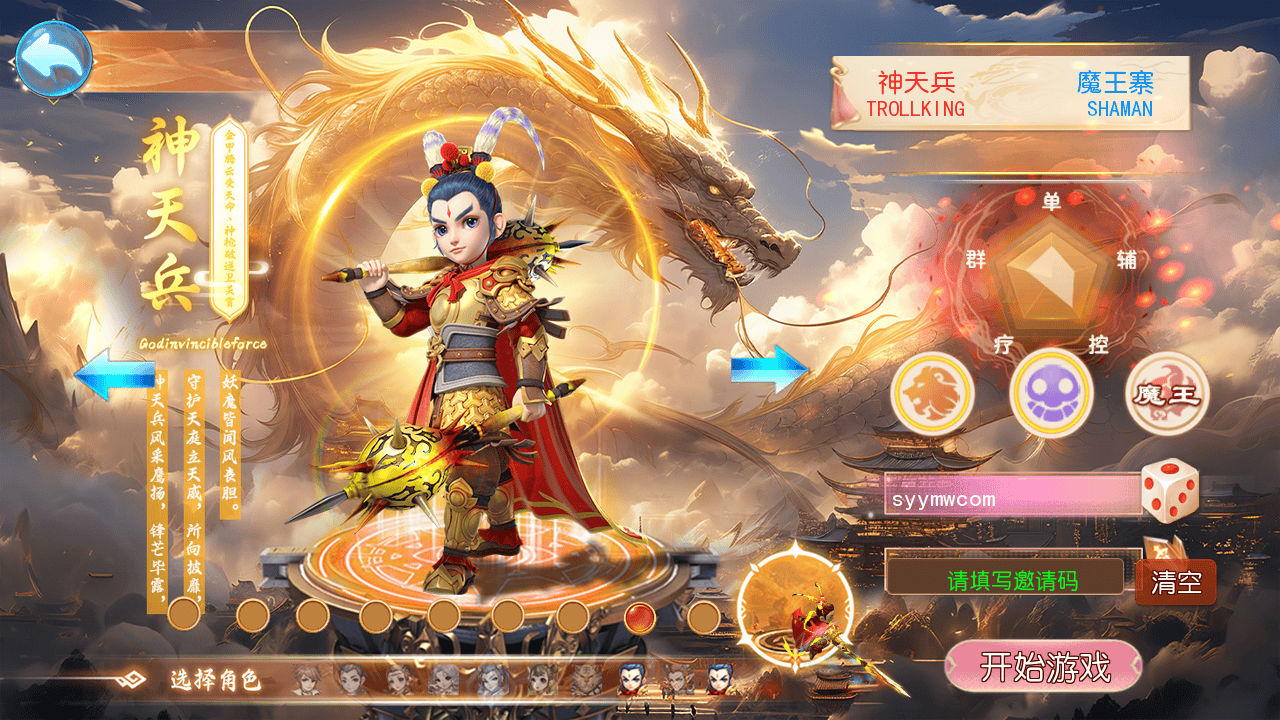This screenshot has height=720, width=1280.
Task: Edit the character name field reading syymwcom
Action: click(1011, 496)
